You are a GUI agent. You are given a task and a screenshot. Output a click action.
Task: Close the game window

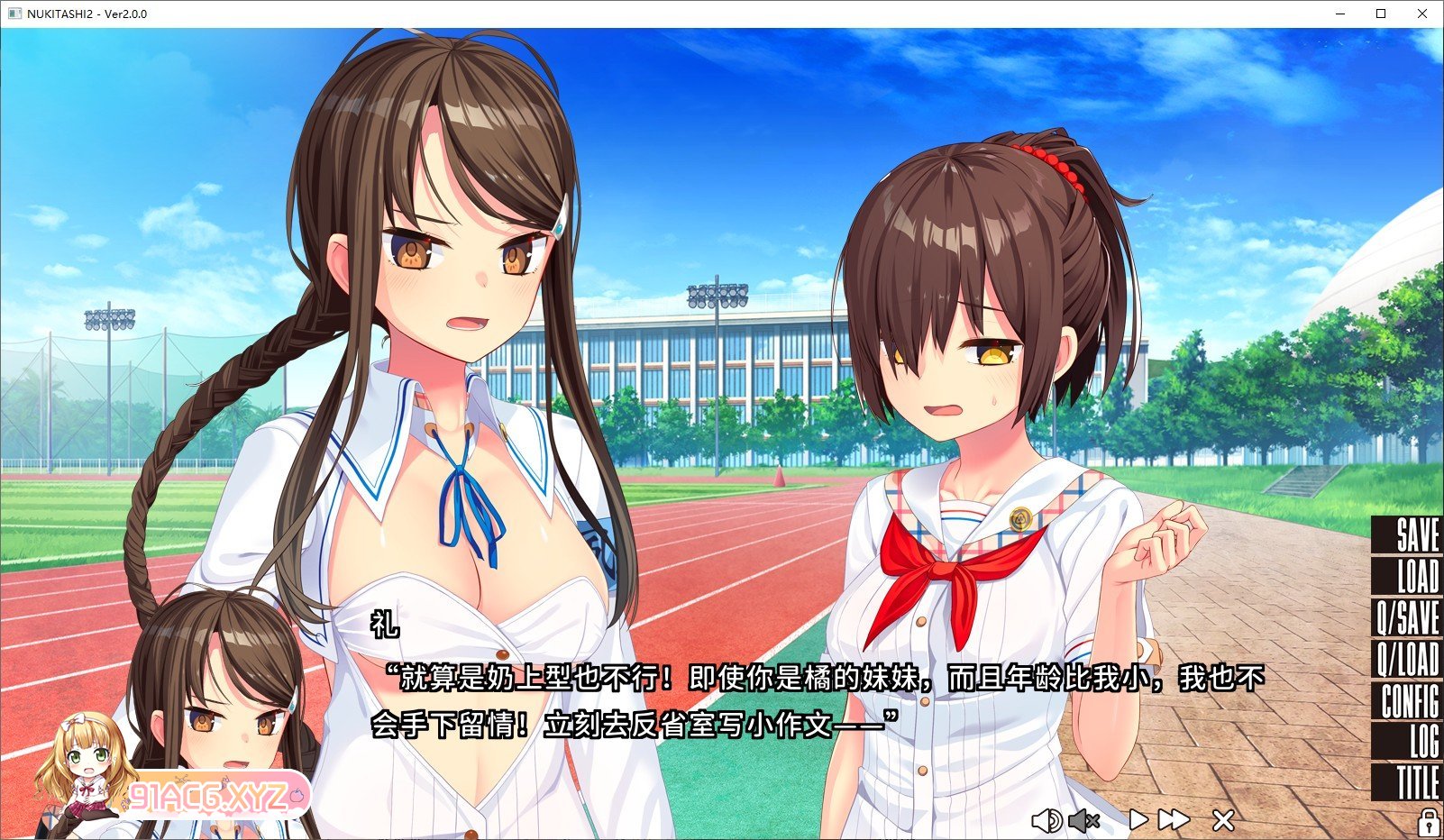tap(1422, 14)
